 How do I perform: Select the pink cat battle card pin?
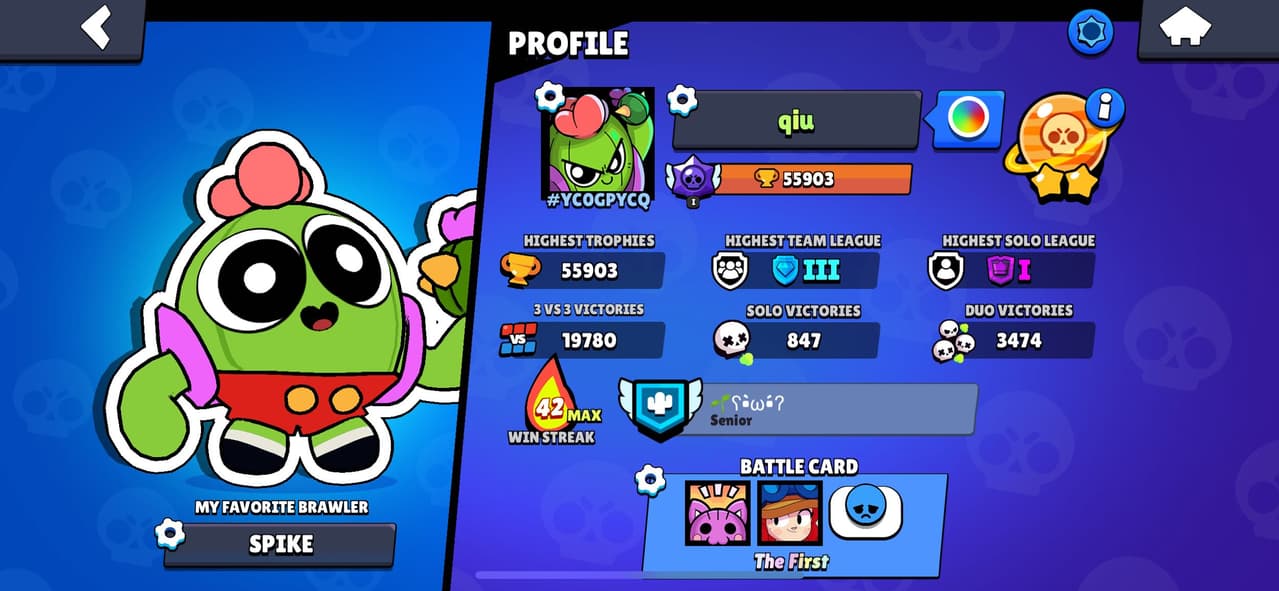717,512
